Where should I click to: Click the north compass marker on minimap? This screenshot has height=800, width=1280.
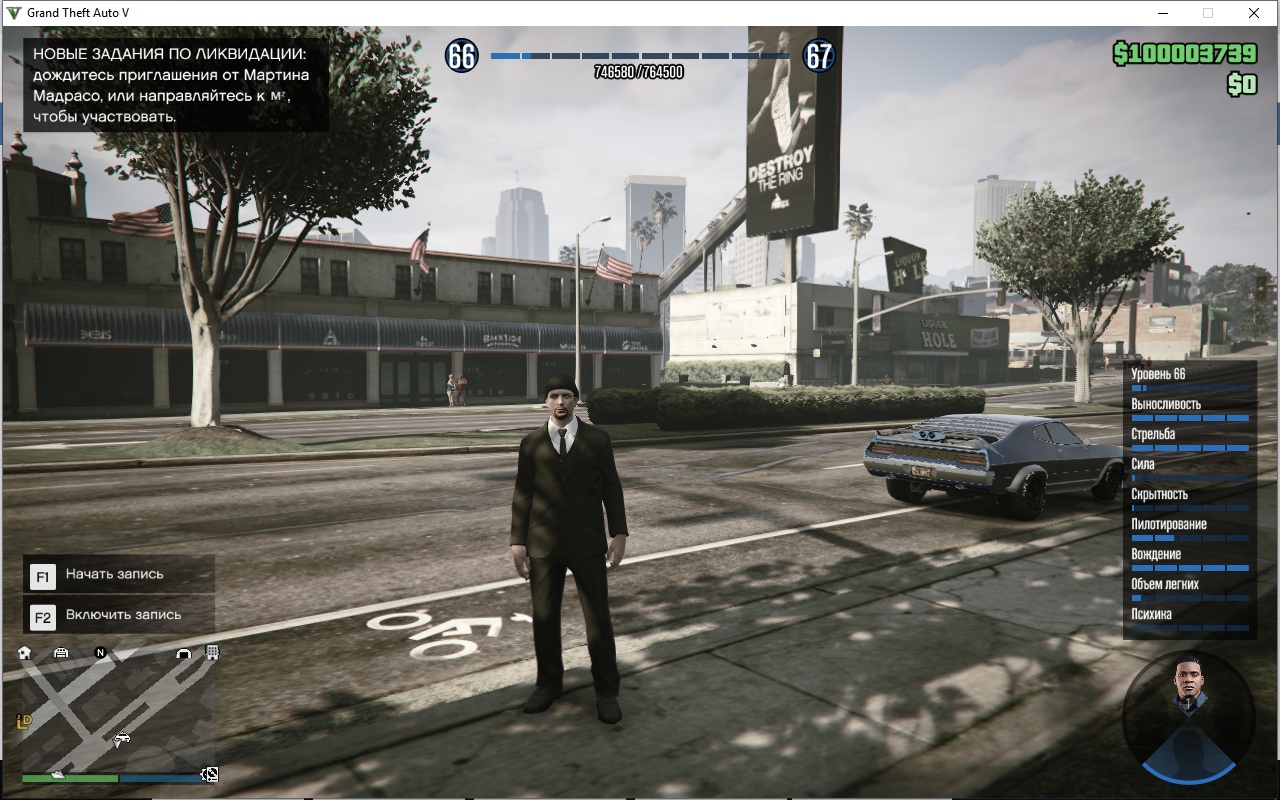click(100, 653)
